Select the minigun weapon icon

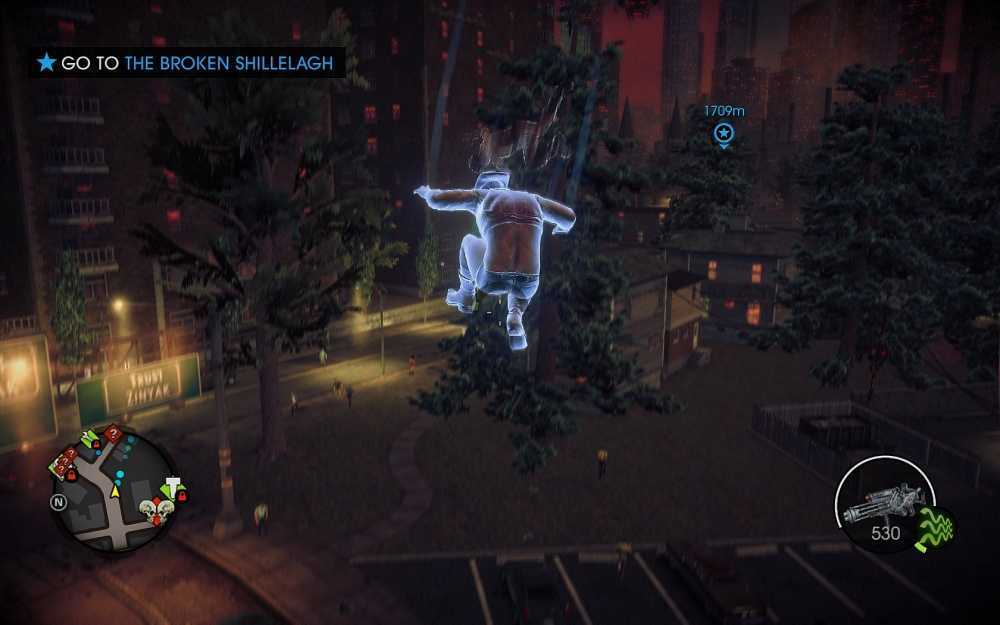tap(882, 506)
